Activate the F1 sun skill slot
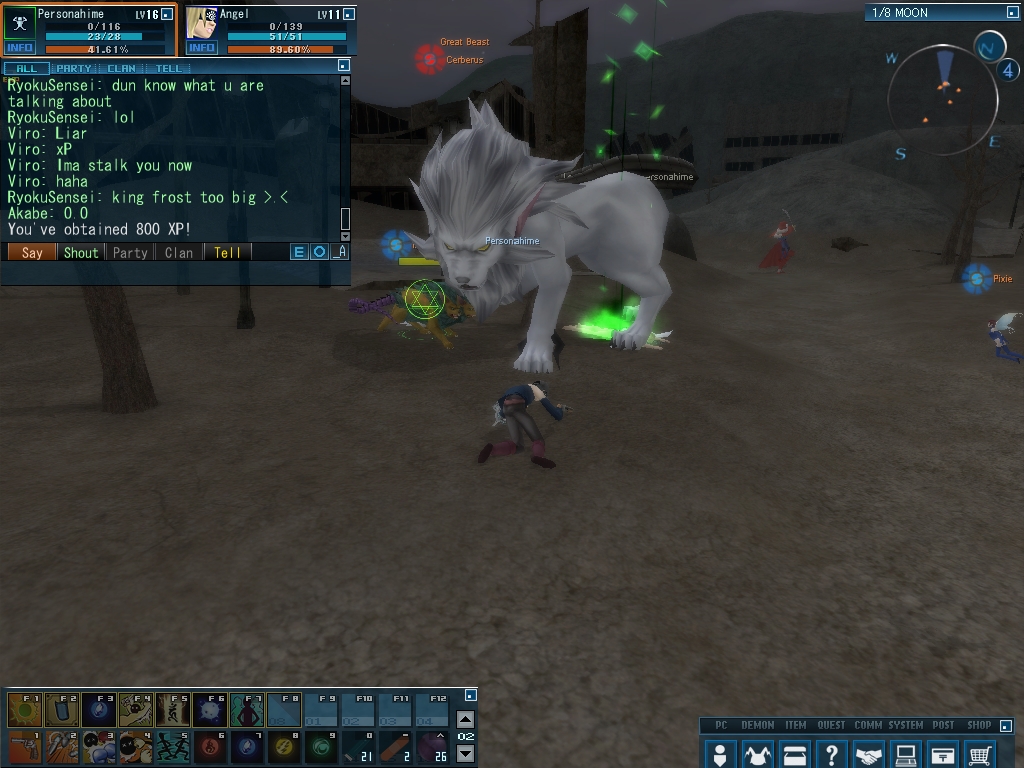 25,710
